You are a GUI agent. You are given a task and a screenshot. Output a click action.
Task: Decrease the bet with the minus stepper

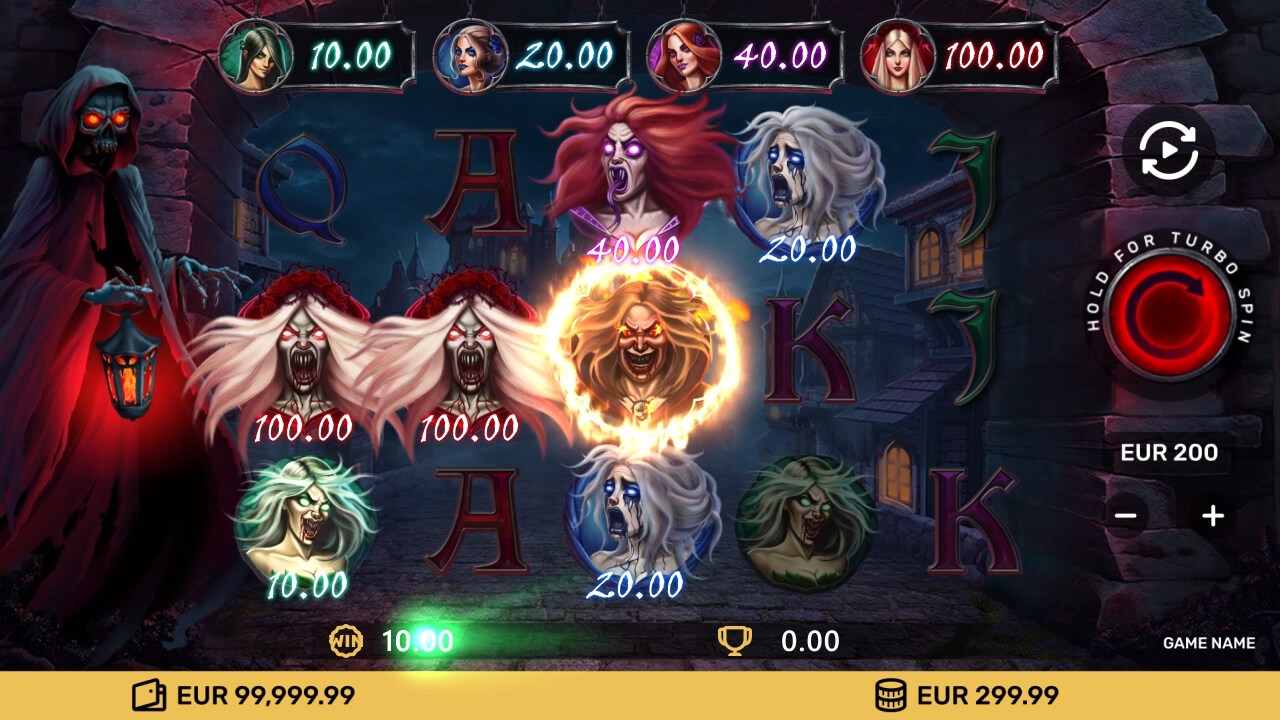point(1125,514)
